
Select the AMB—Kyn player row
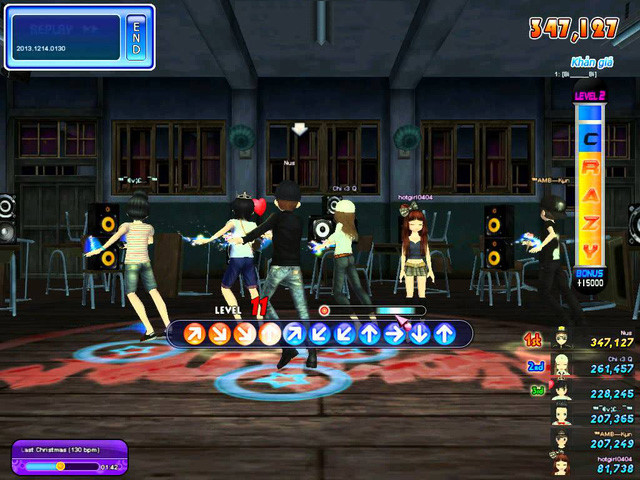coord(590,440)
